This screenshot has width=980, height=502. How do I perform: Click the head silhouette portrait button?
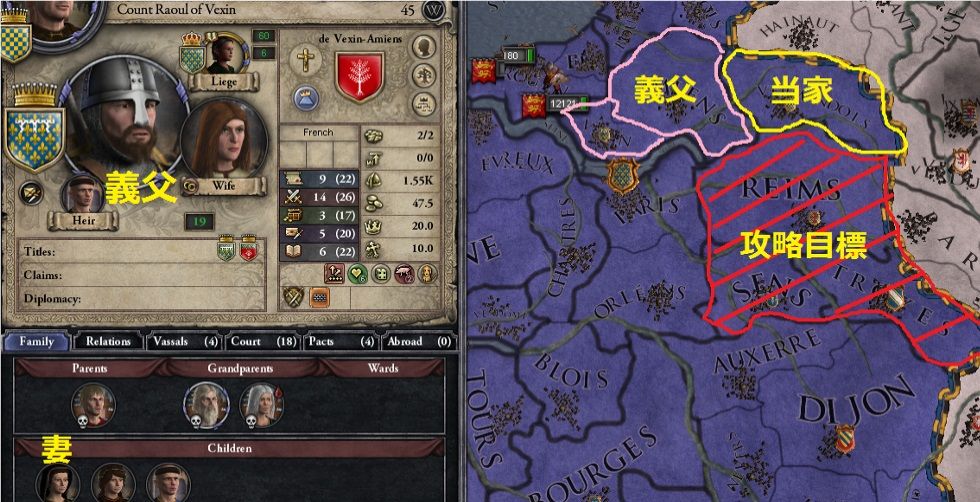click(x=425, y=47)
